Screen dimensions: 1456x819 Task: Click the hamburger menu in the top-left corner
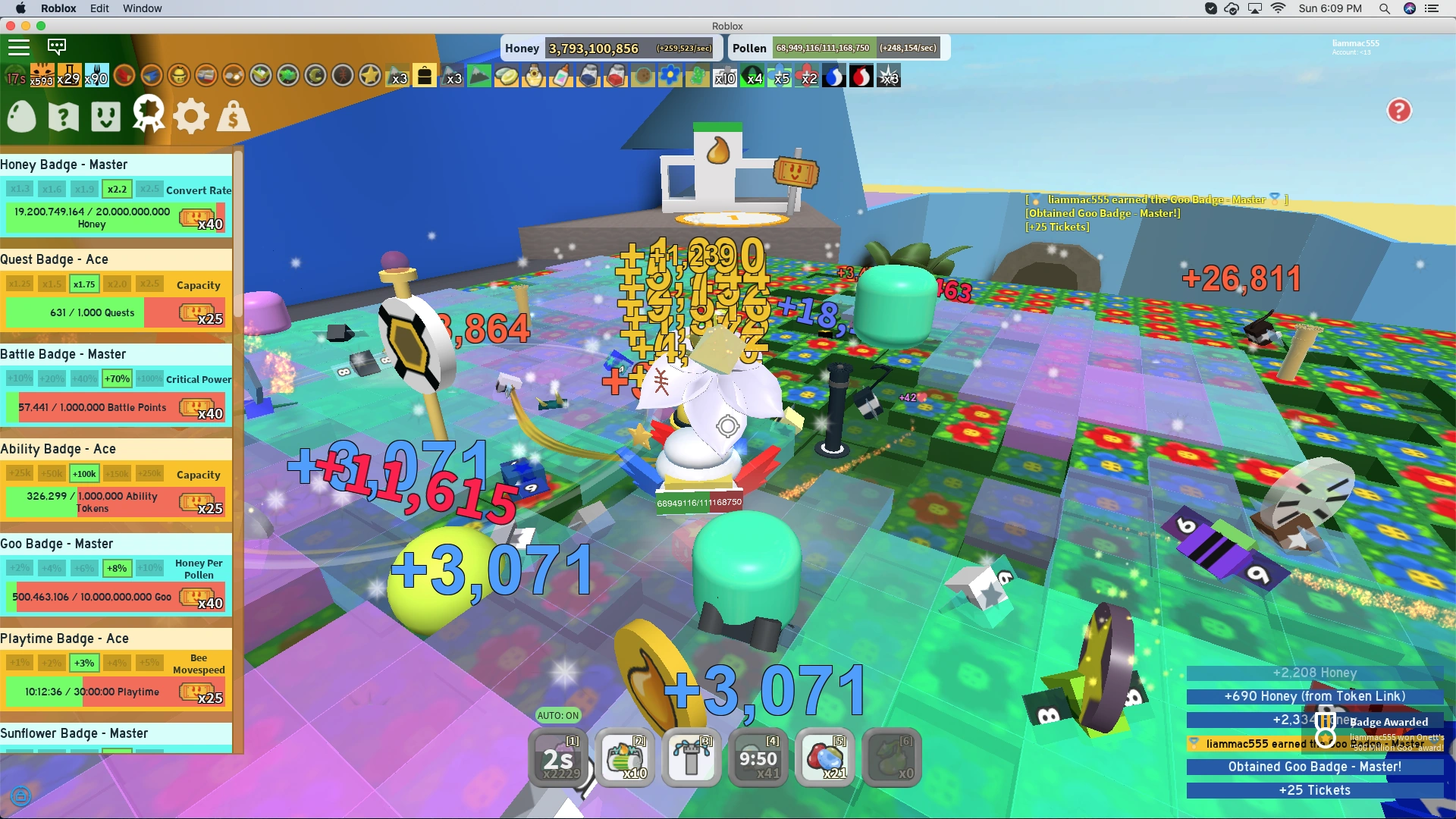coord(19,47)
